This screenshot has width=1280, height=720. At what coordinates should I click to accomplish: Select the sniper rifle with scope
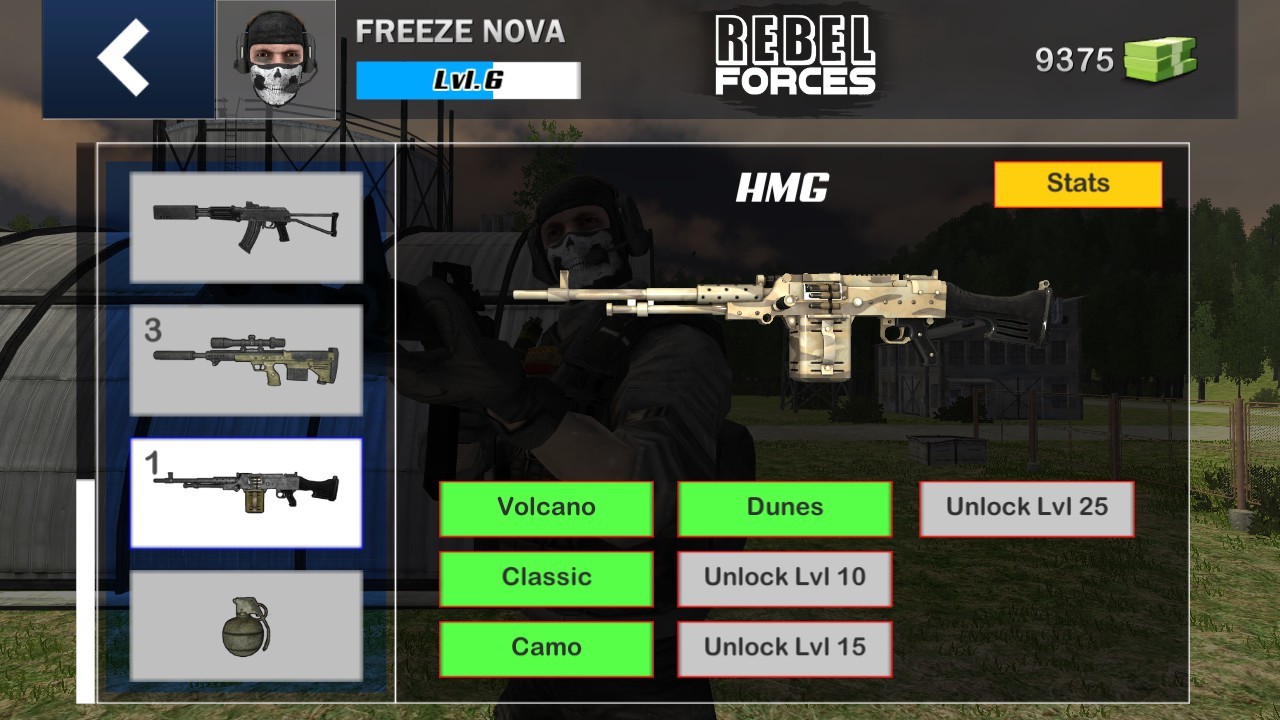click(x=245, y=361)
